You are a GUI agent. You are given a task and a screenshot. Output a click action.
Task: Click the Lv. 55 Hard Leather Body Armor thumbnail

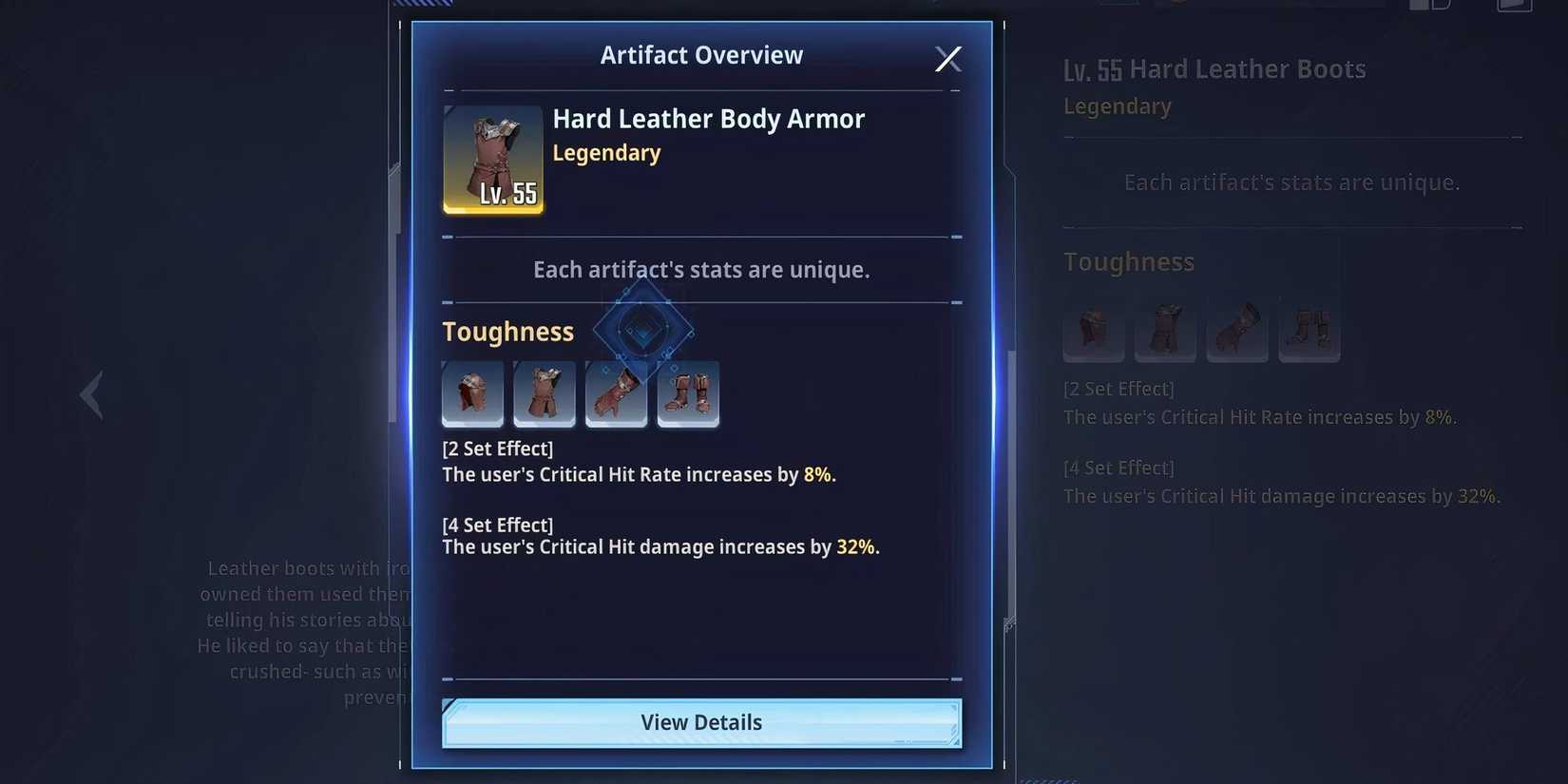pos(492,159)
